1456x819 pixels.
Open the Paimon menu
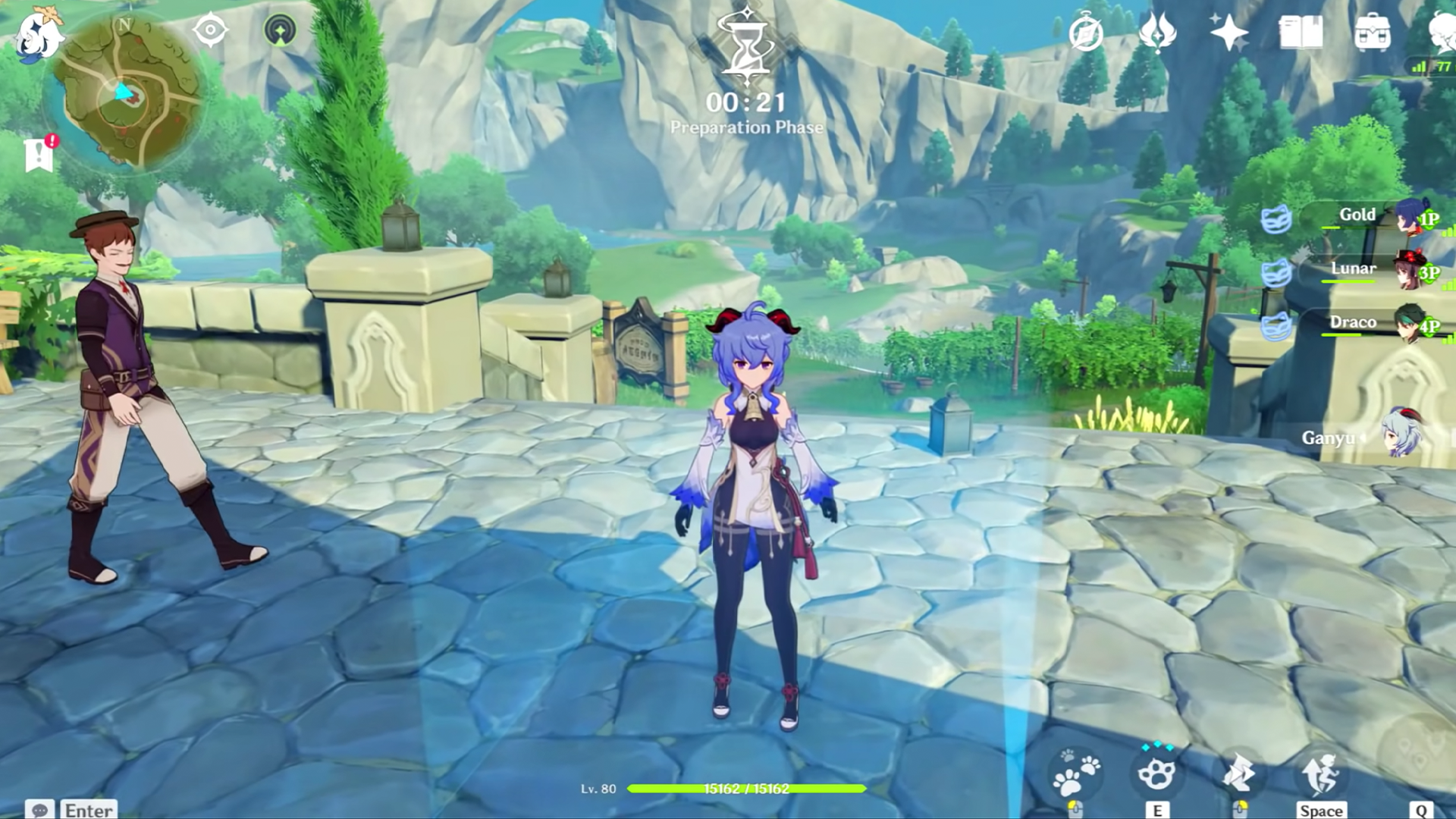36,36
